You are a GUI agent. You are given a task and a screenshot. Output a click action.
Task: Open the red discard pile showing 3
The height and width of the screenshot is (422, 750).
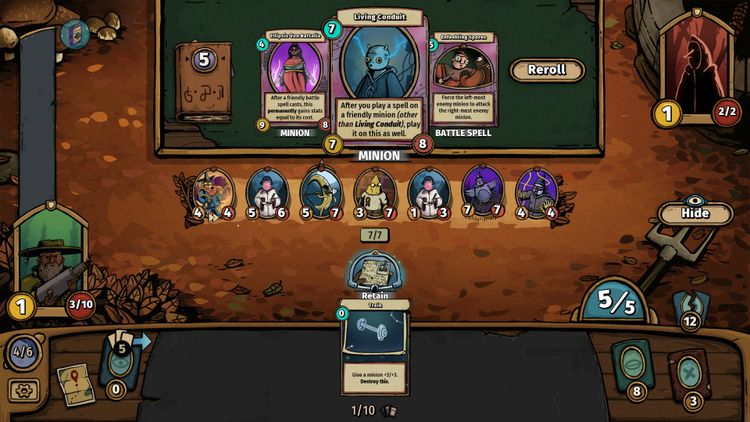(690, 374)
